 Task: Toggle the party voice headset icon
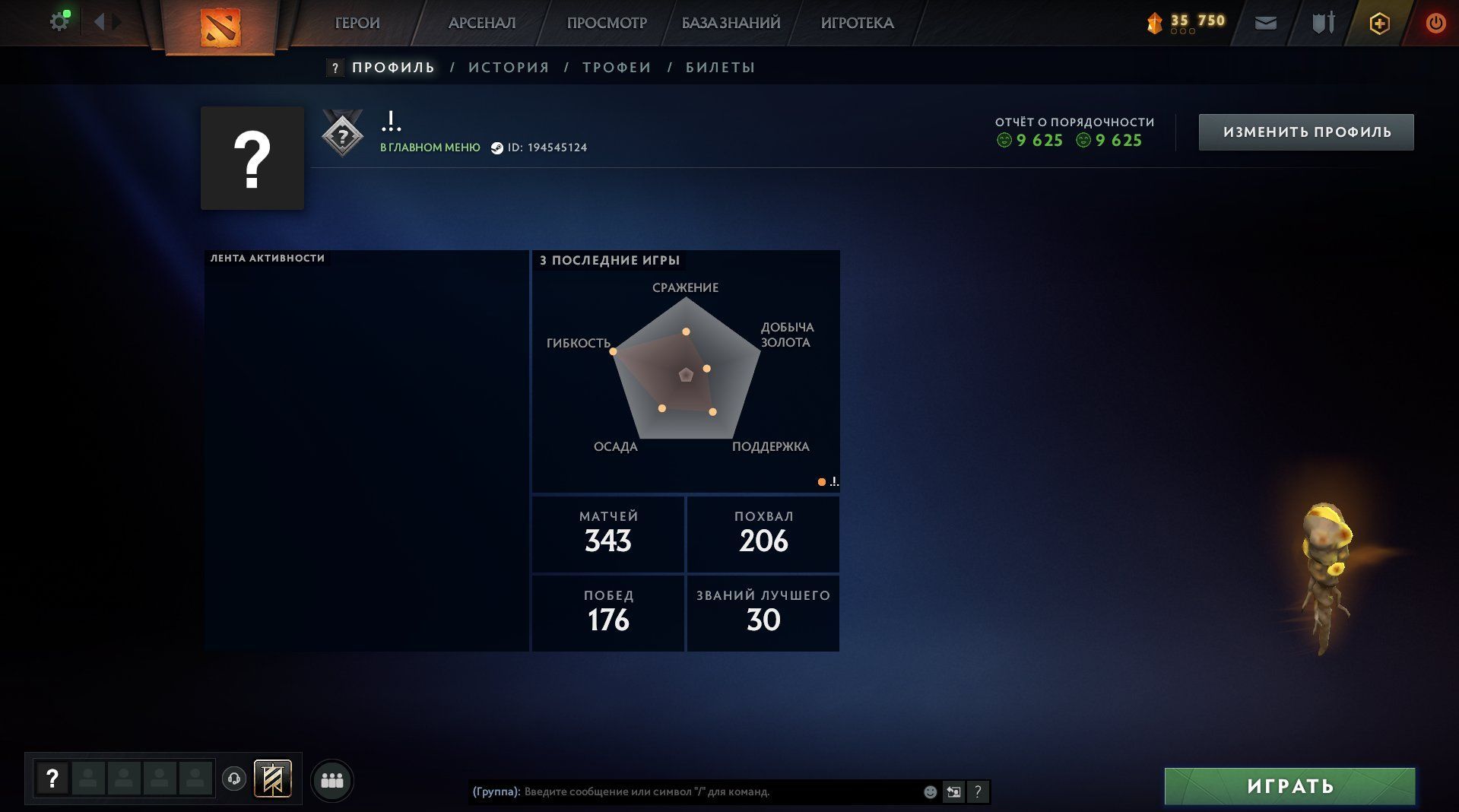pyautogui.click(x=234, y=779)
